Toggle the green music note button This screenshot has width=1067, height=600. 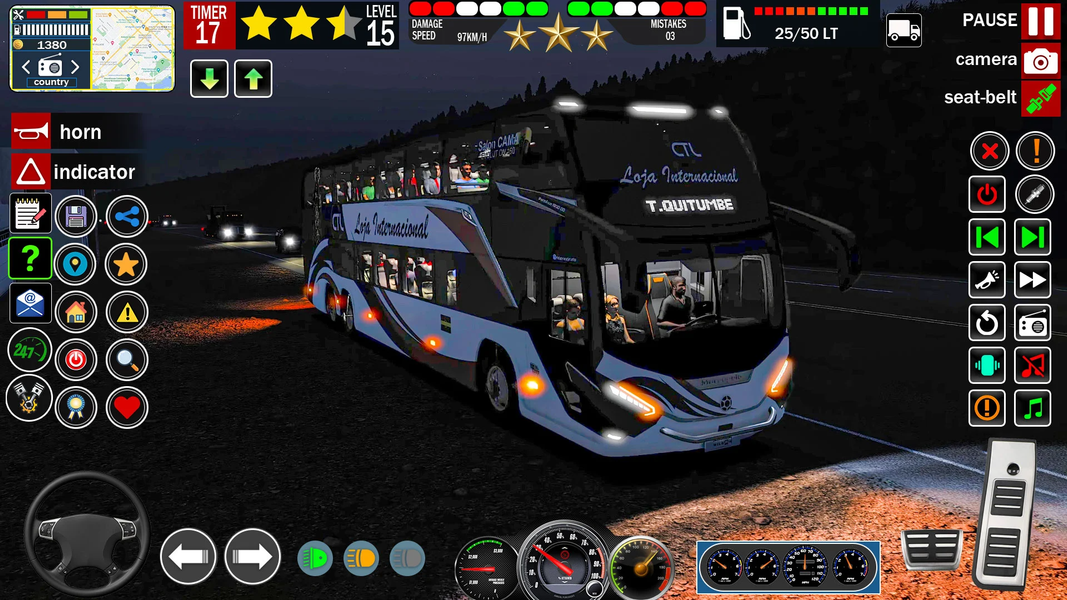1034,408
